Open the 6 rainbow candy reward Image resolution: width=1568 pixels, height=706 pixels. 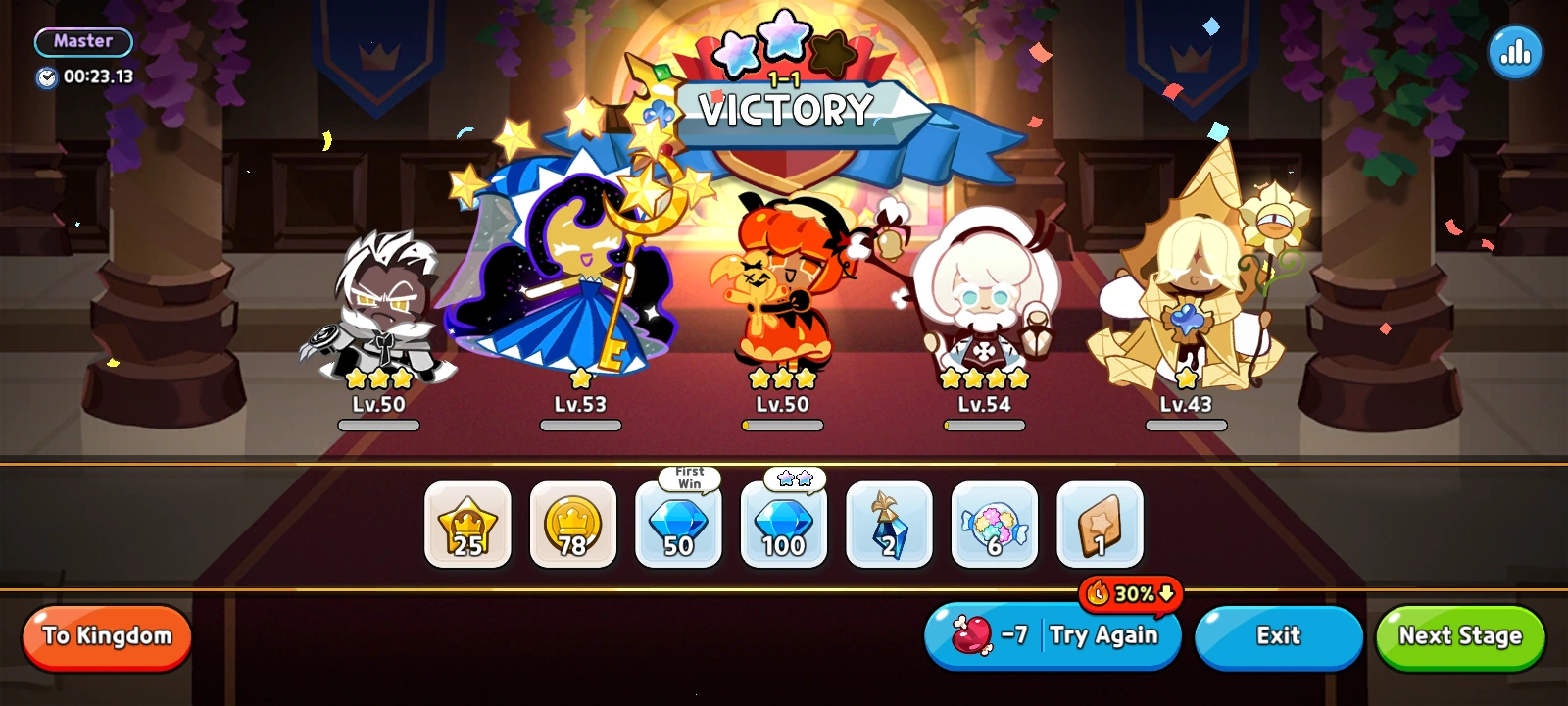[993, 526]
